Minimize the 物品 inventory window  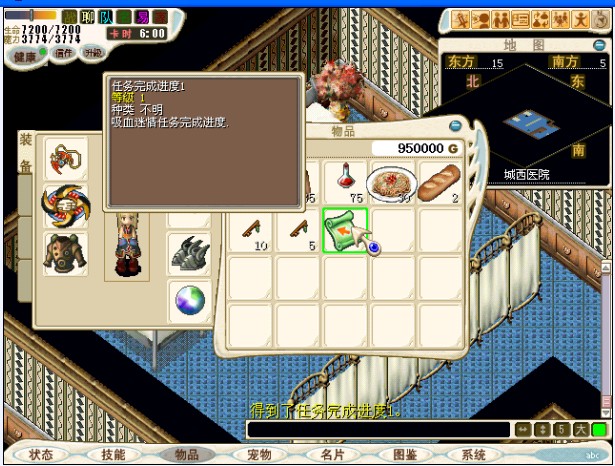(456, 127)
